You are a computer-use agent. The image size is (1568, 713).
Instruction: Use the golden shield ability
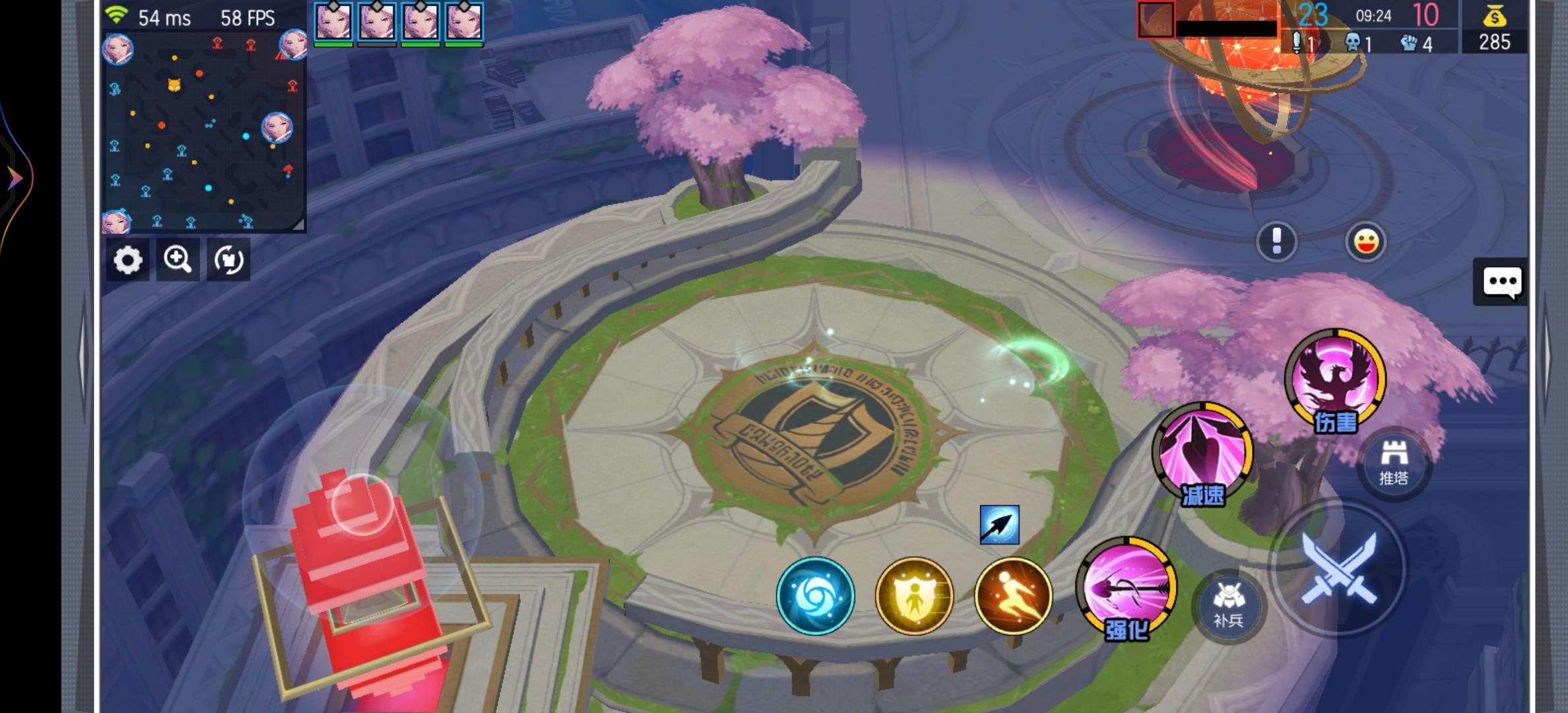(x=914, y=596)
